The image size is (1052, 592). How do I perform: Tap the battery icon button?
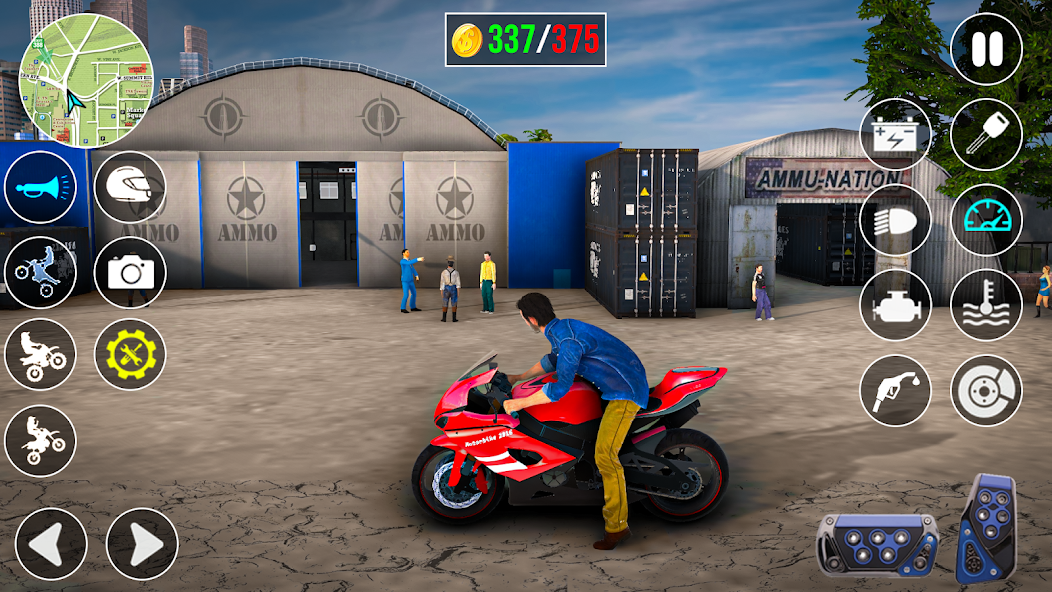coord(896,135)
